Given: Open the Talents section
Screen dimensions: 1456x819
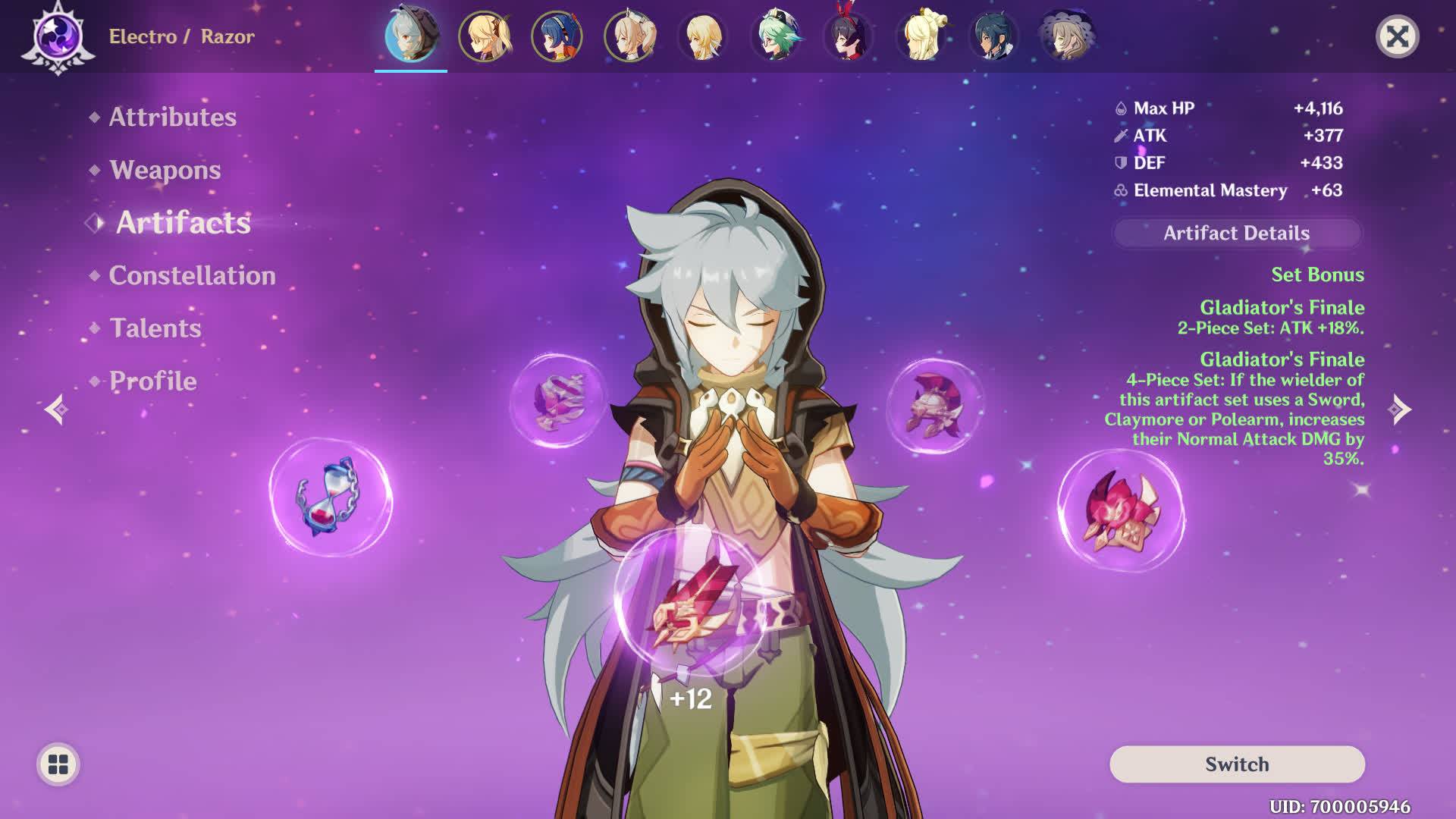Looking at the screenshot, I should pyautogui.click(x=155, y=328).
